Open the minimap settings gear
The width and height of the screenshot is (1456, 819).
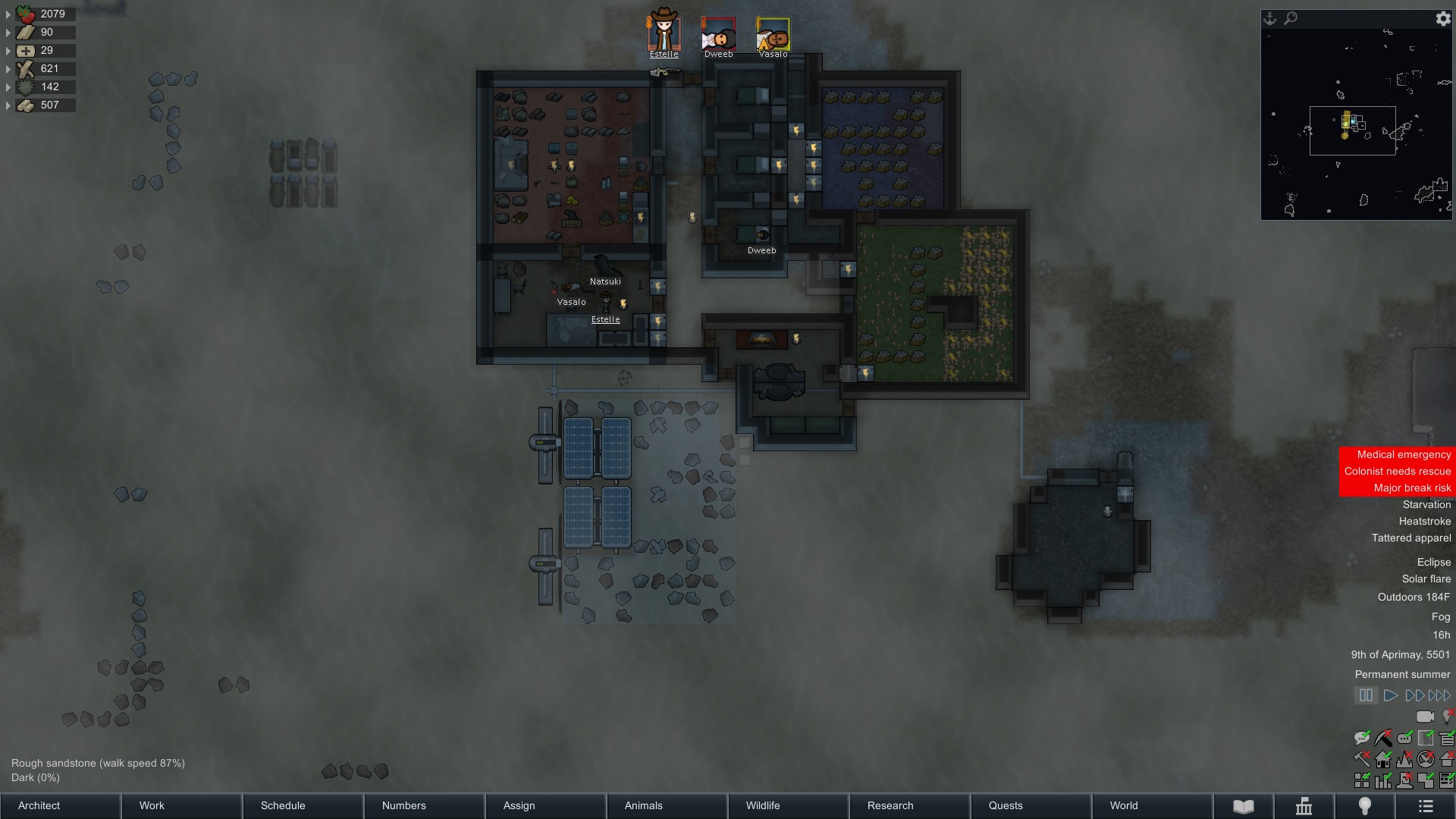[1443, 19]
